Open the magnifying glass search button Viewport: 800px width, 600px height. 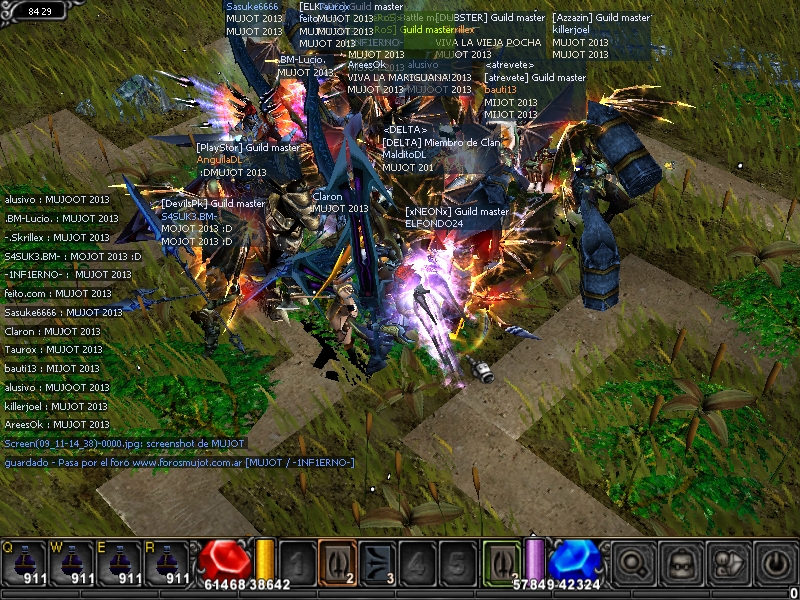pos(633,563)
